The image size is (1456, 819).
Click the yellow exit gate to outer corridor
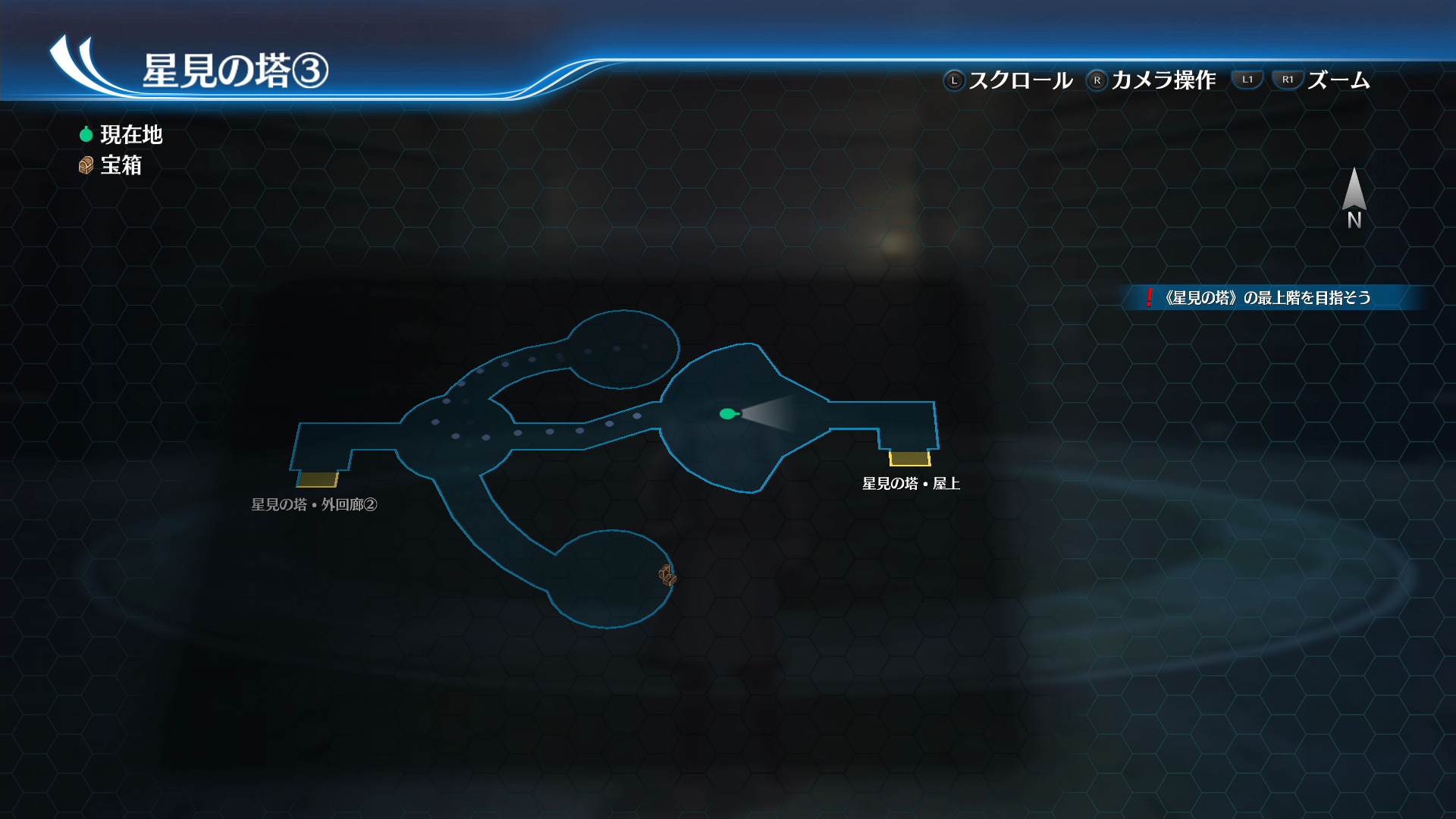point(317,479)
